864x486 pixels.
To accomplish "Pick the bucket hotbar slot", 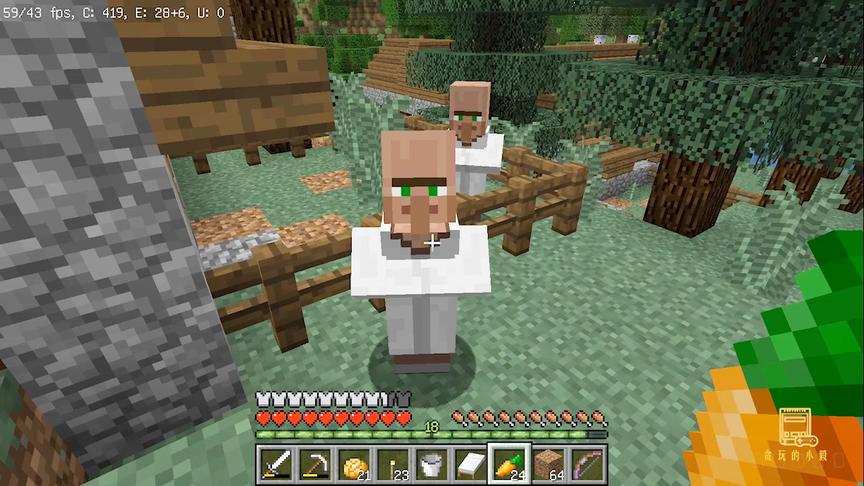I will click(430, 464).
